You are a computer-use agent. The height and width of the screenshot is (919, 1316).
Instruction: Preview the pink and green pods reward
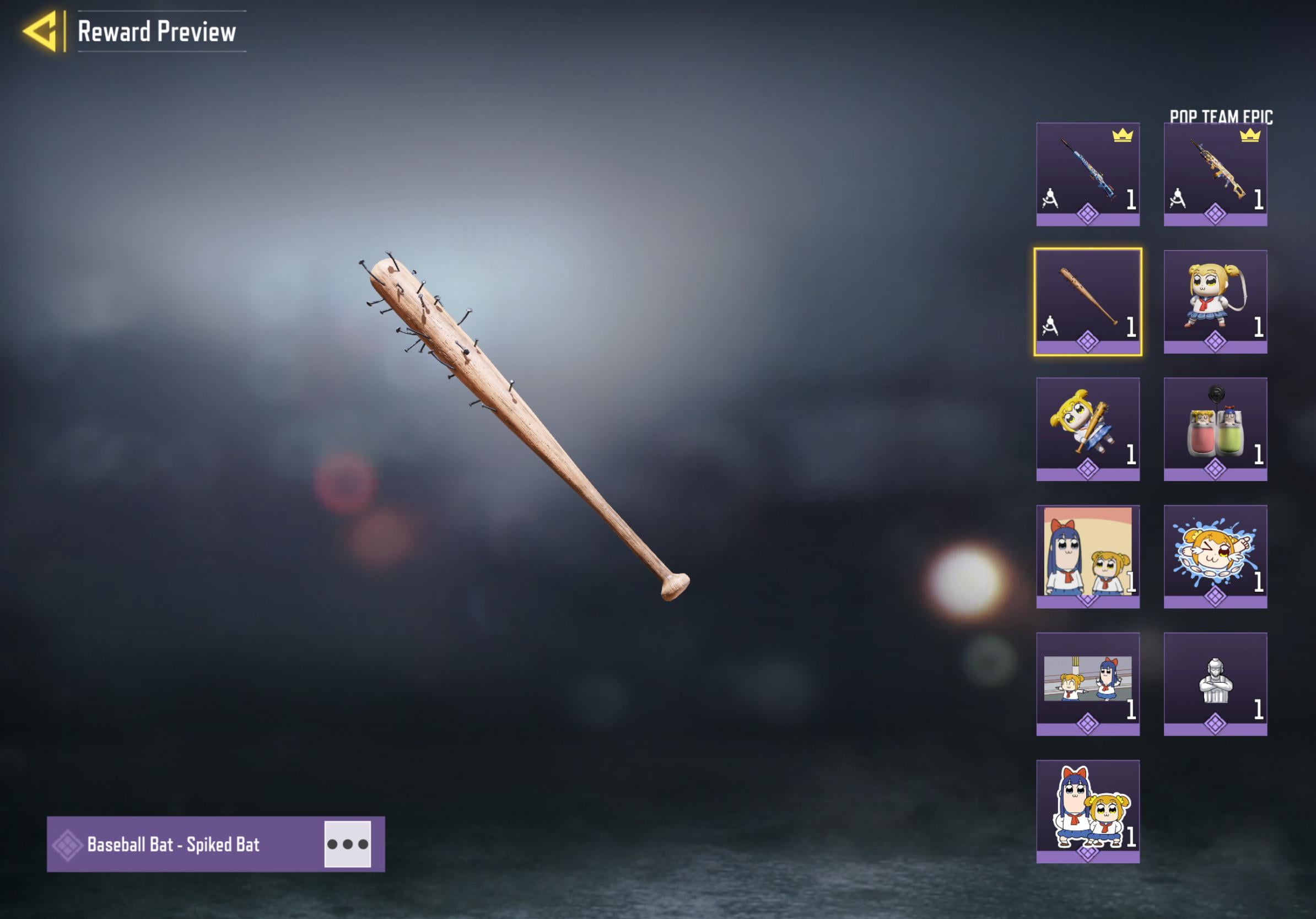(x=1215, y=429)
